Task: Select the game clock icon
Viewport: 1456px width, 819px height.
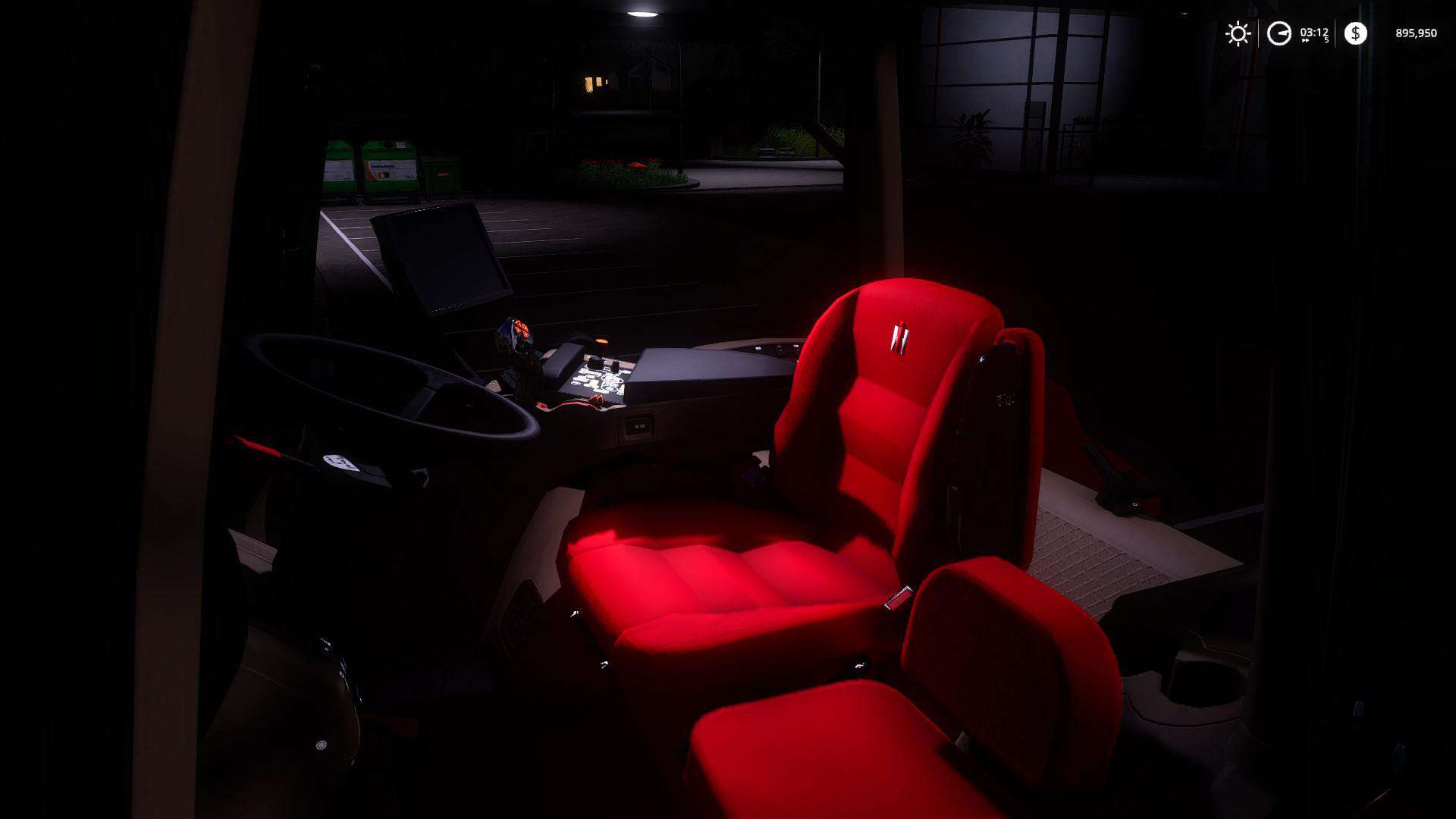Action: click(1279, 33)
